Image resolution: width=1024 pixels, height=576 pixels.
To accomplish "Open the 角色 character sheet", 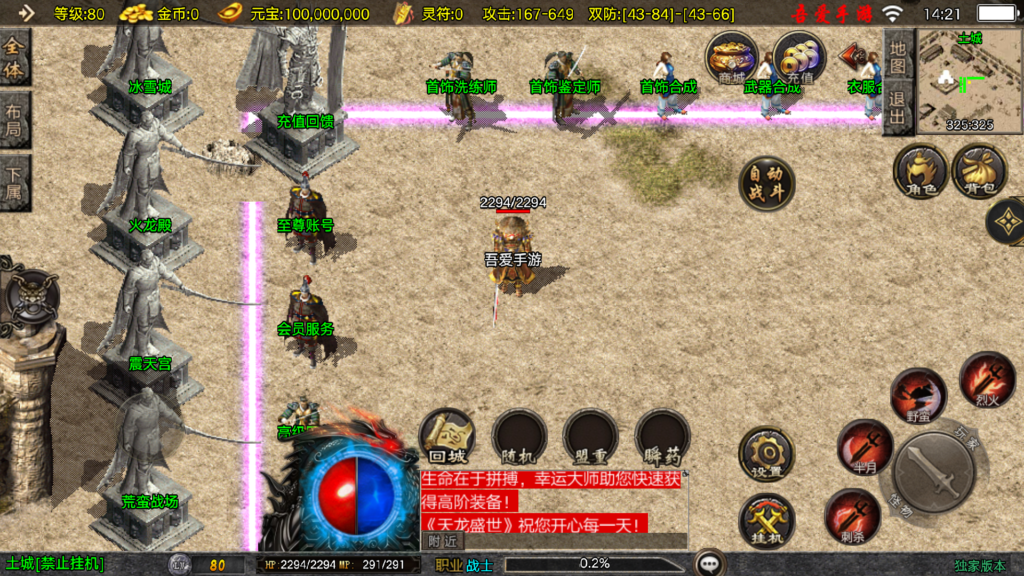I will [920, 171].
